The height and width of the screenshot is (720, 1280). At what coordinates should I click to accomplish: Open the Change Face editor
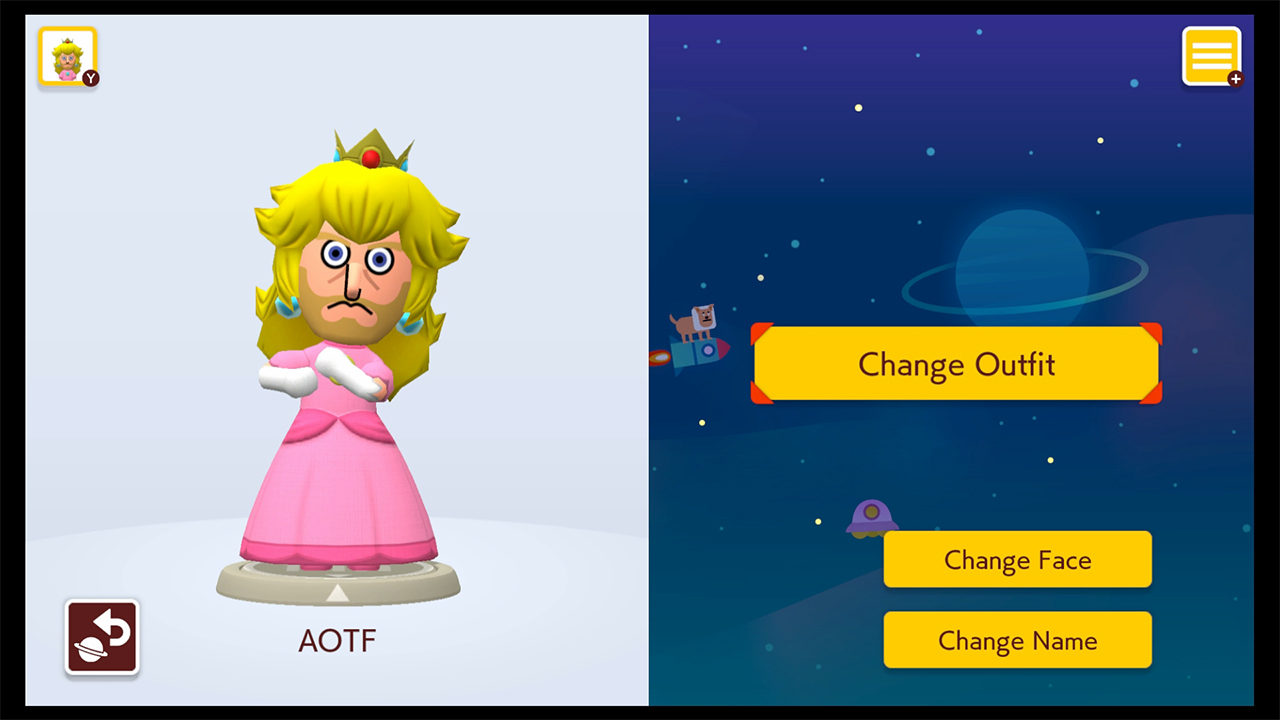tap(1017, 560)
